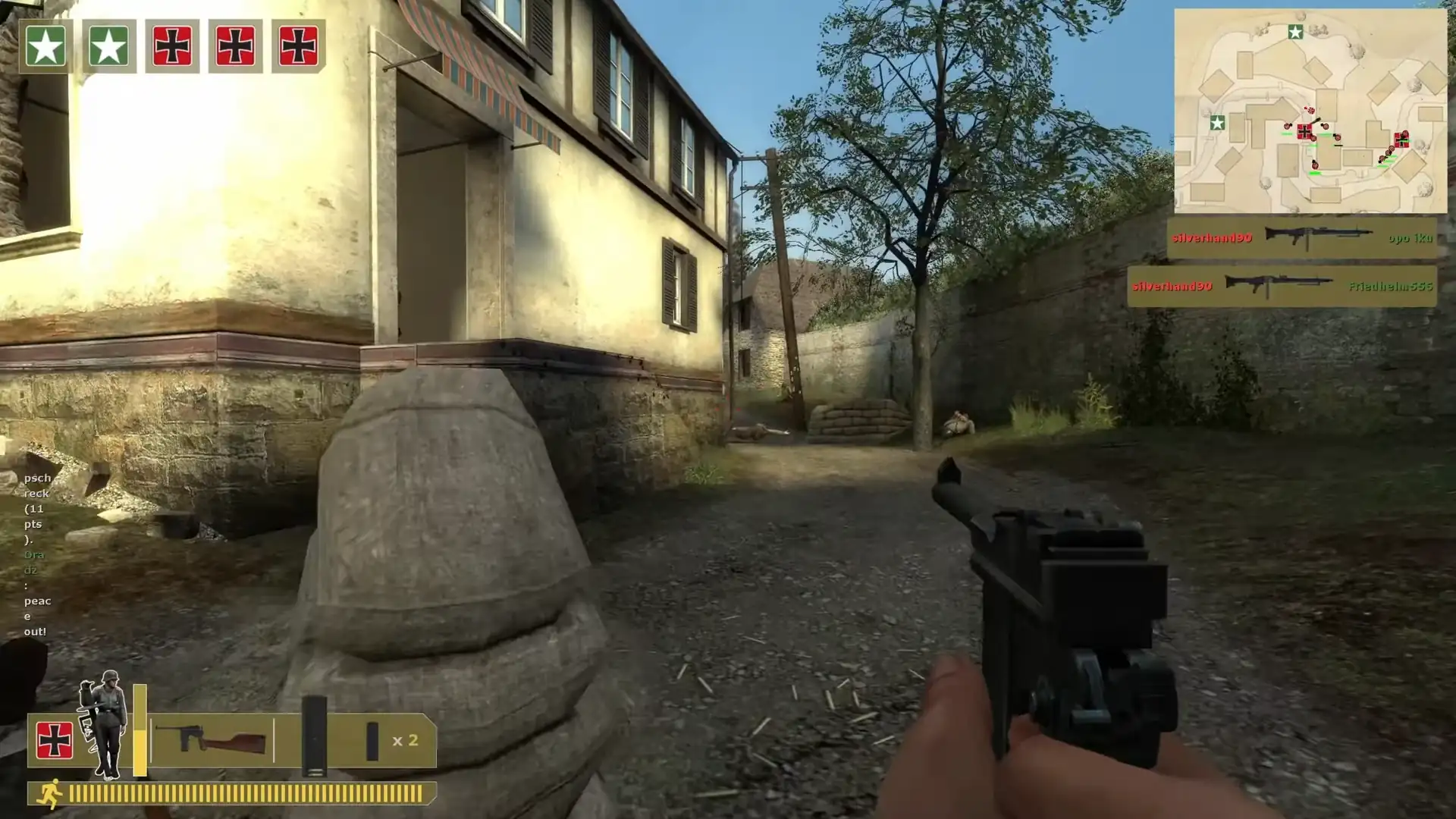
Task: Click opo 1ku victim name in kill feed
Action: [1412, 237]
